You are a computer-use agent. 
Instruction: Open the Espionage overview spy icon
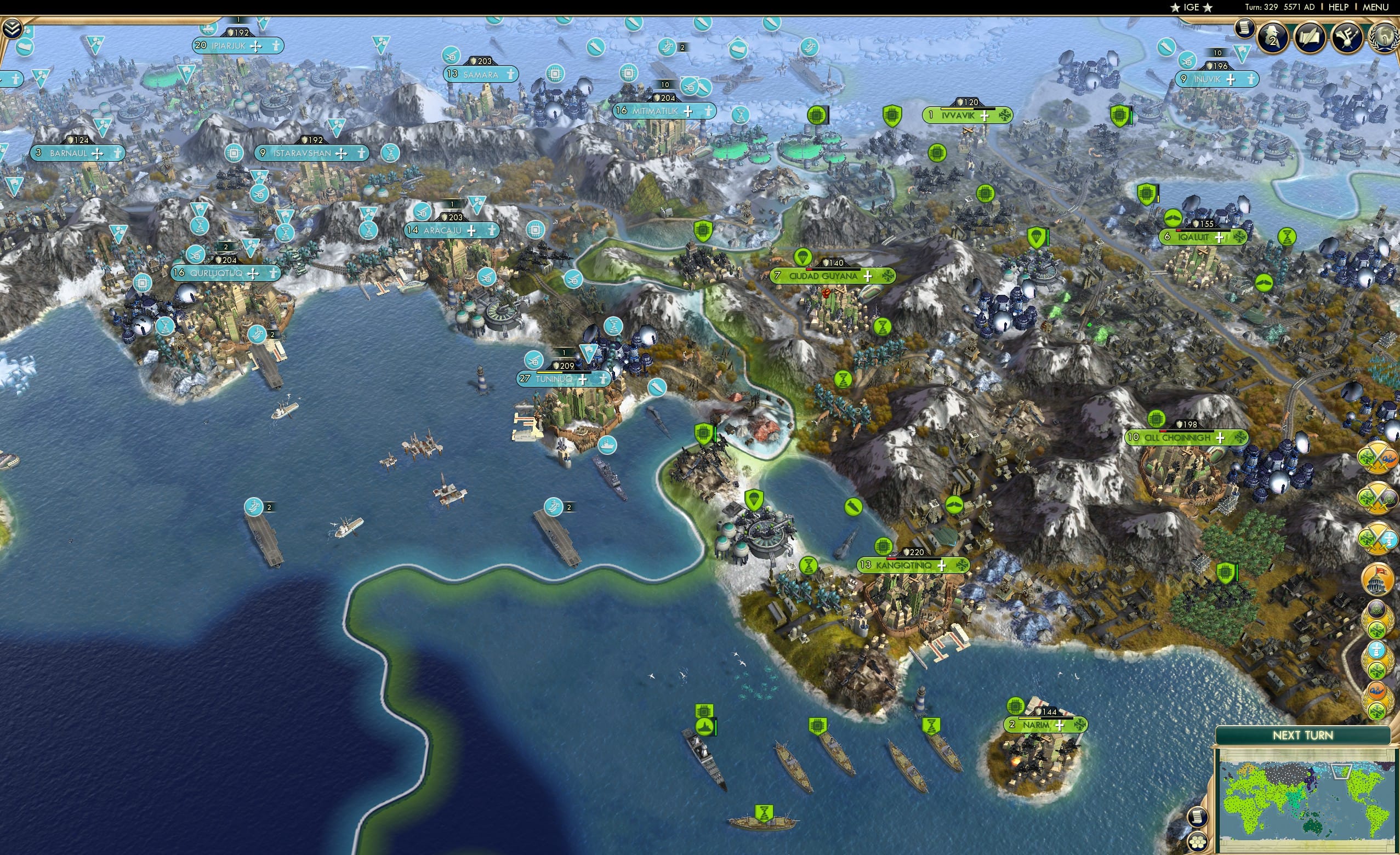coord(1272,36)
